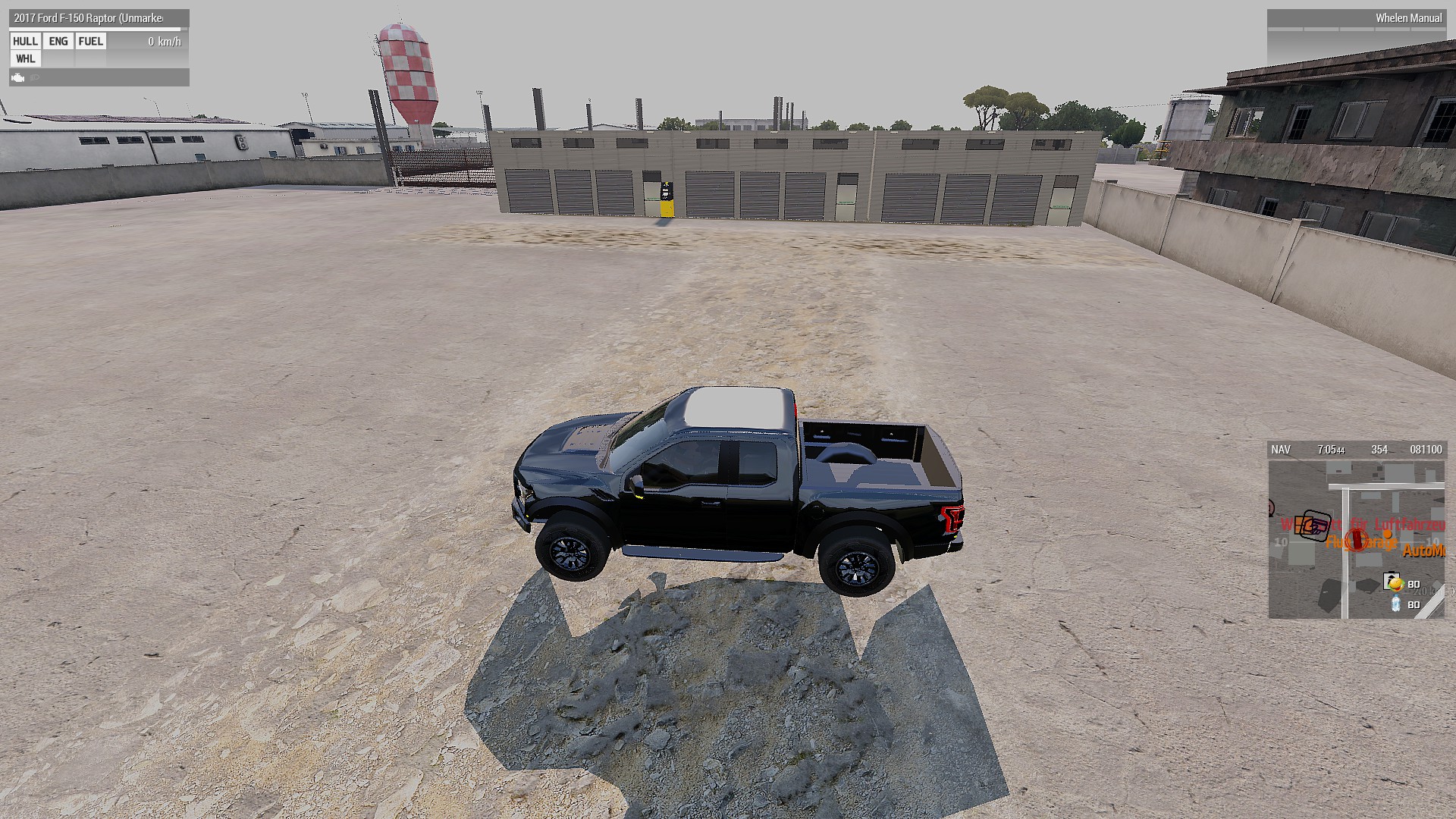
Task: Toggle the dimmed headlights icon
Action: coord(35,77)
